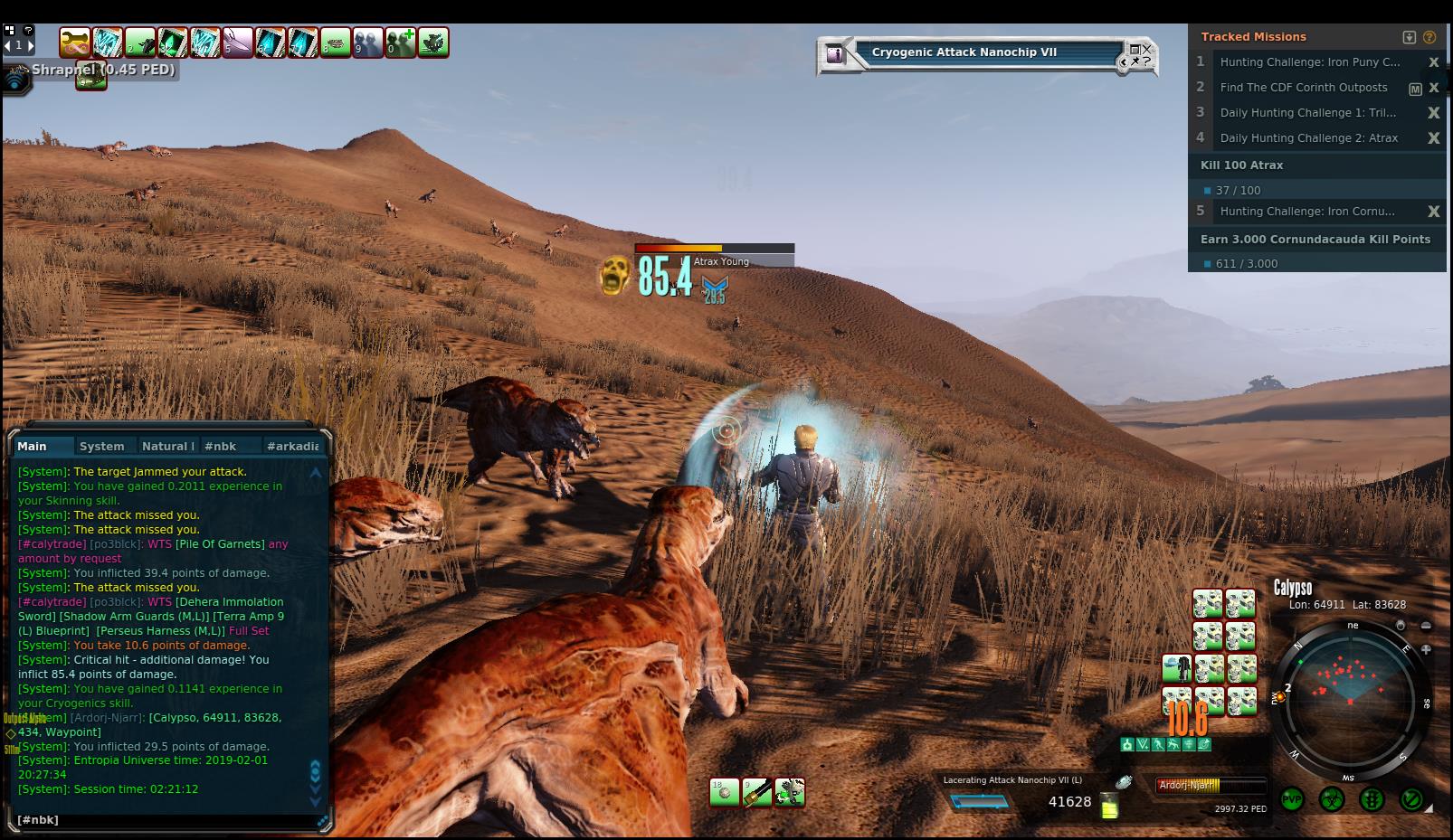Collapse the Tracked Missions panel
The height and width of the screenshot is (840, 1453).
click(x=1409, y=37)
